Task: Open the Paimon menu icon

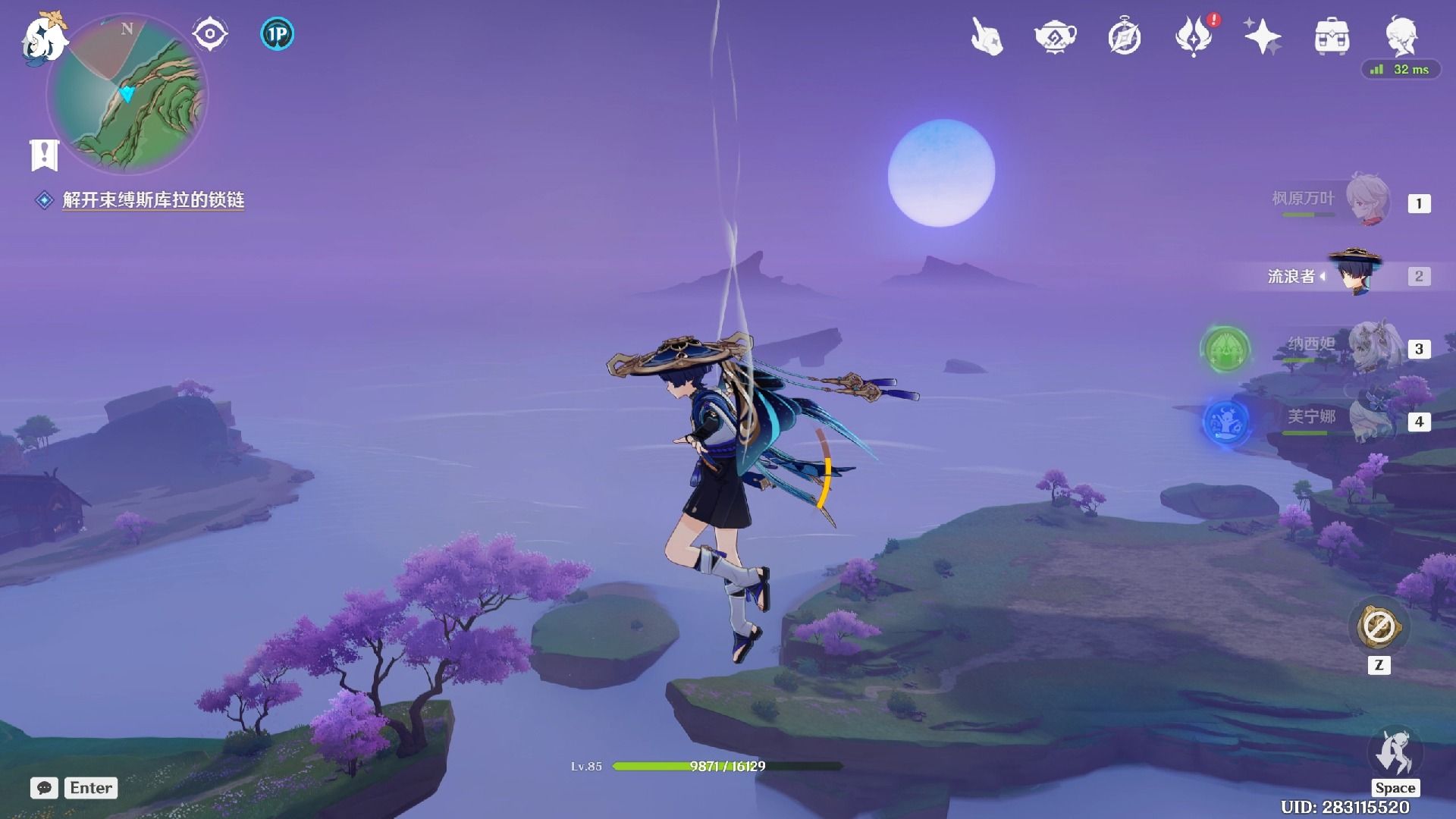Action: pyautogui.click(x=44, y=38)
